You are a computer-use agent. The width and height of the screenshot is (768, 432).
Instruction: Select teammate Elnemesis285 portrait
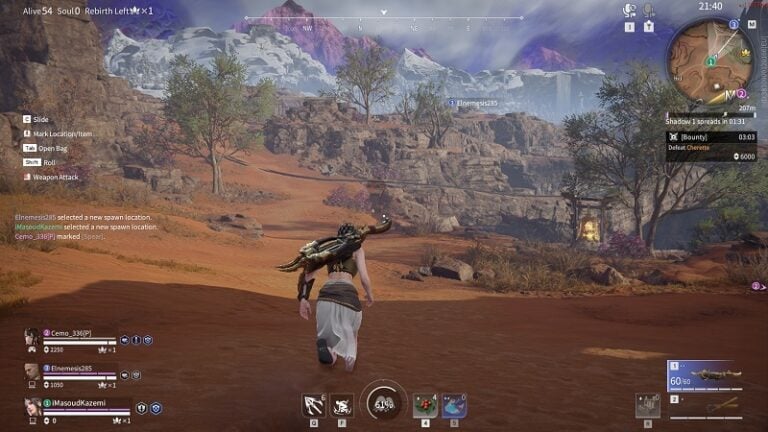pyautogui.click(x=32, y=372)
